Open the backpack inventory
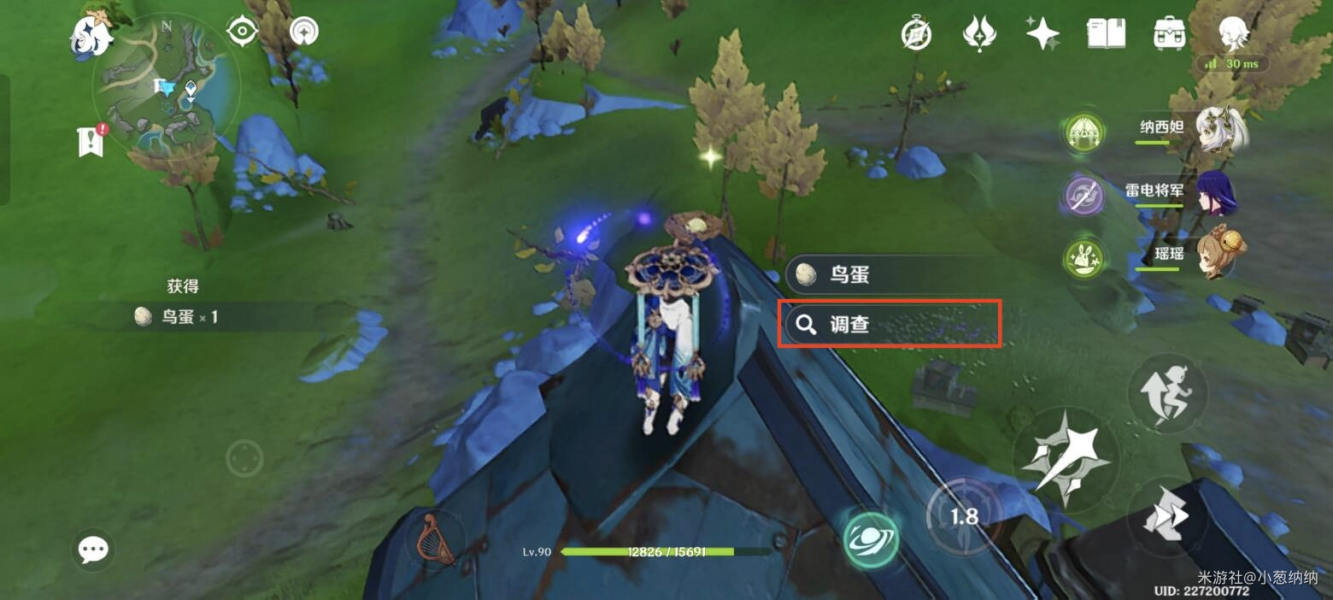This screenshot has width=1333, height=600. 1169,34
